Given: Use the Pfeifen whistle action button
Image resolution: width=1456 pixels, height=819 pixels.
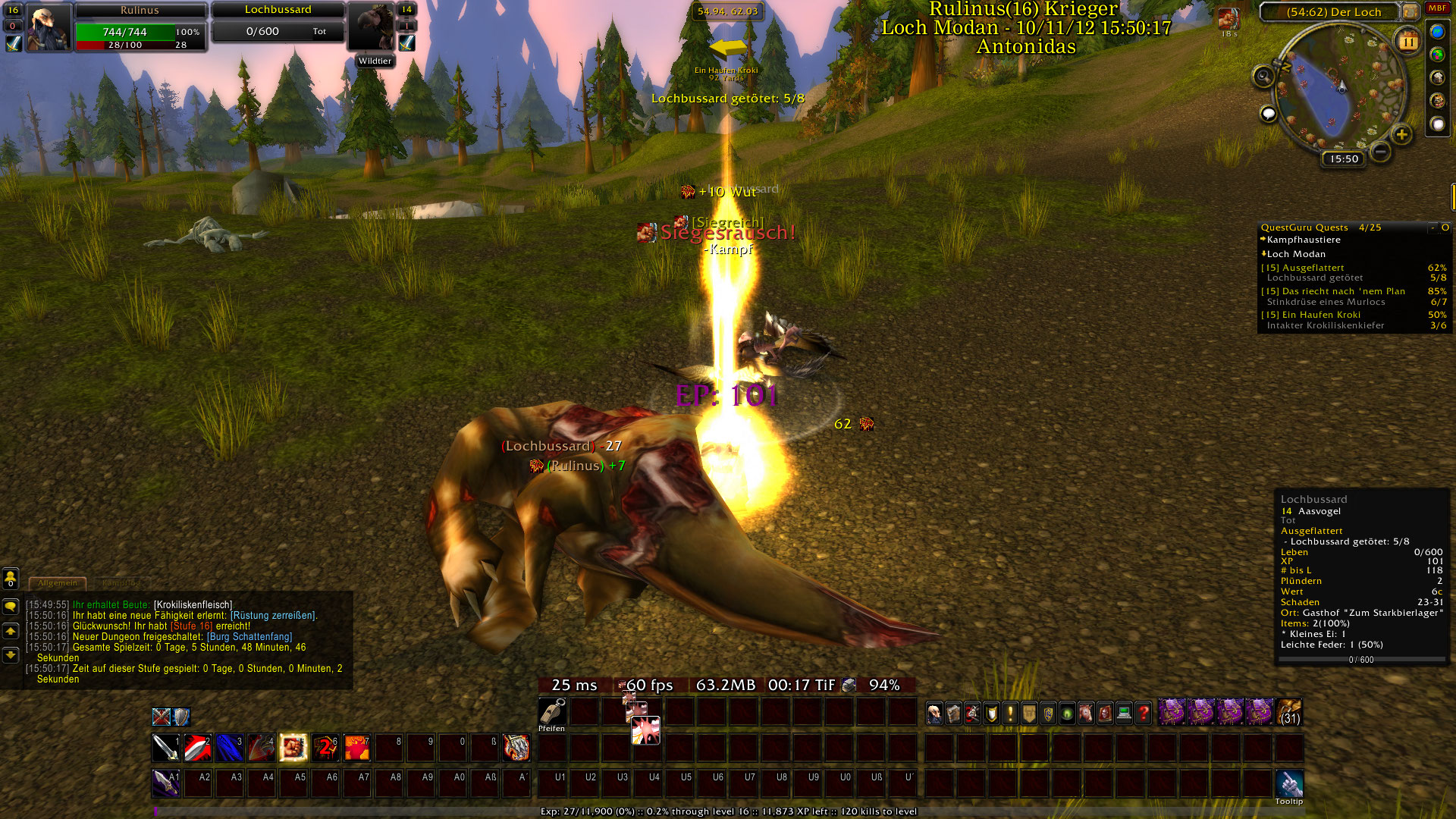Looking at the screenshot, I should click(552, 712).
